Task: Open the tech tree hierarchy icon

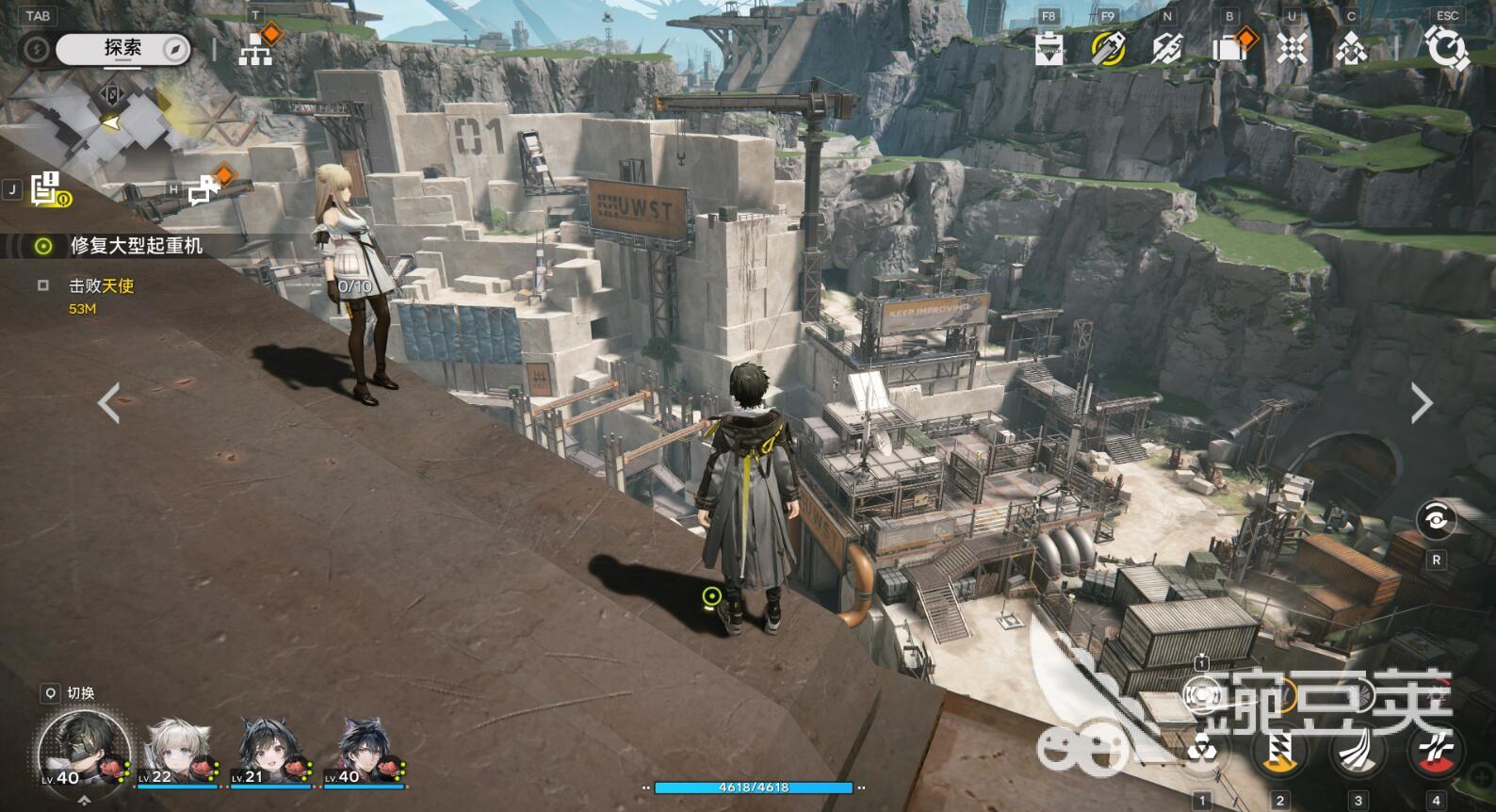Action: click(x=255, y=47)
